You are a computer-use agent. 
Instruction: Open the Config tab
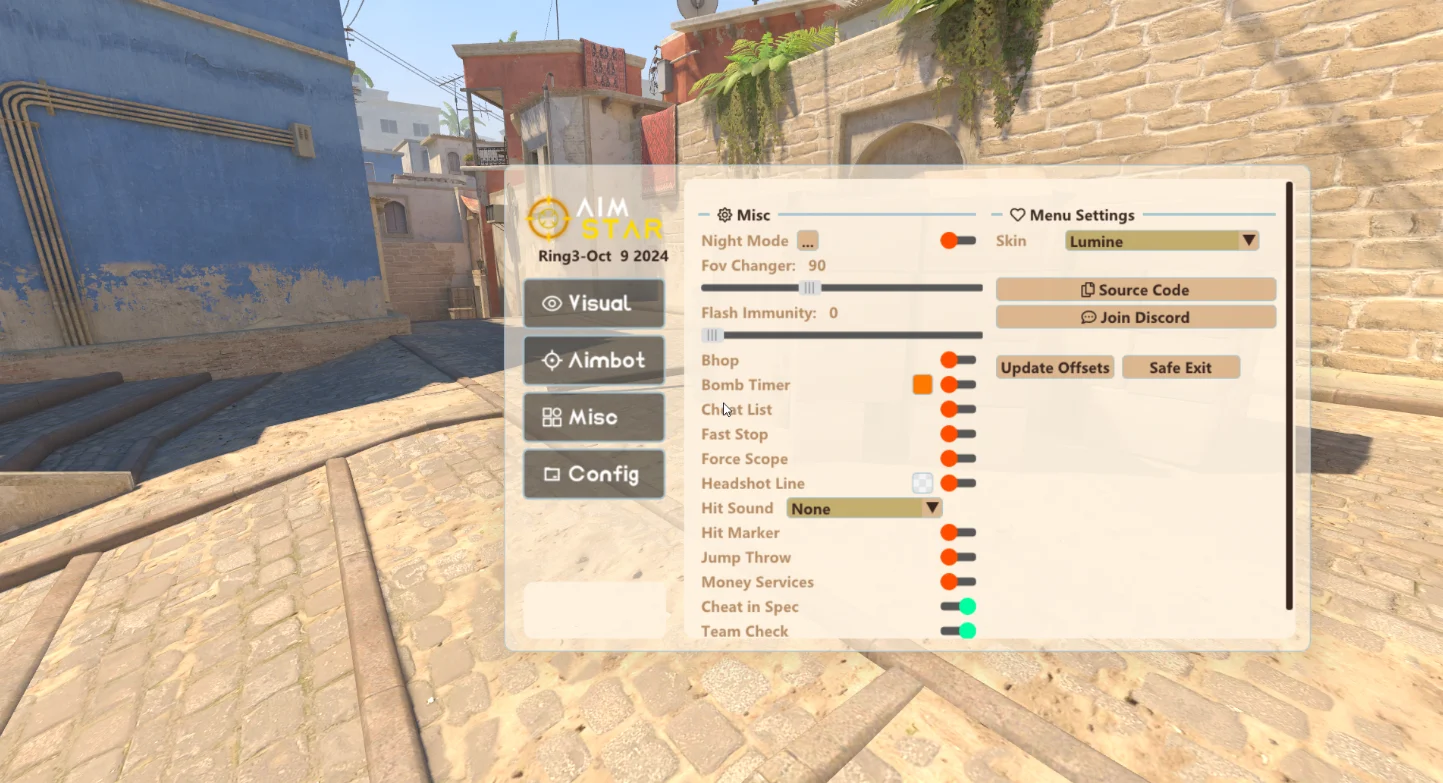[x=594, y=474]
